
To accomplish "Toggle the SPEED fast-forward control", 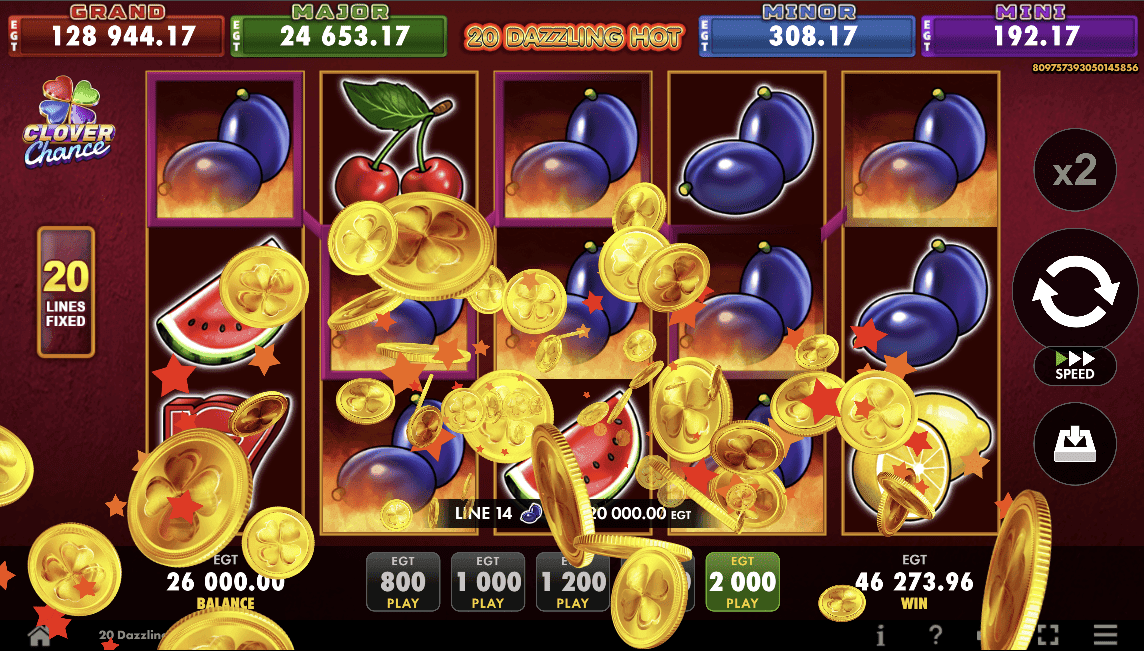I will click(1075, 366).
